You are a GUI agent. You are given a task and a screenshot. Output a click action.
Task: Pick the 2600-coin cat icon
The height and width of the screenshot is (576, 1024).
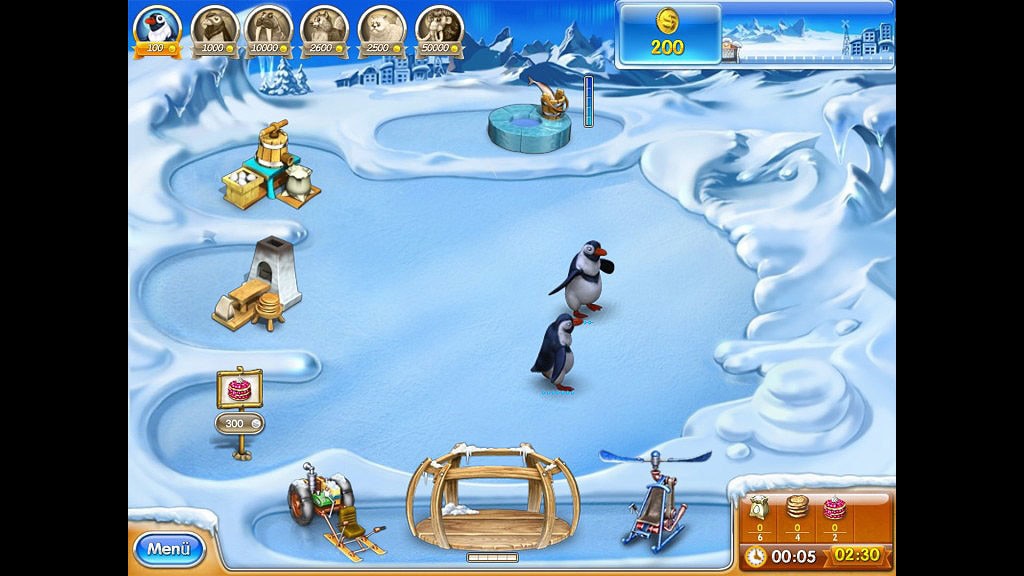tap(325, 27)
